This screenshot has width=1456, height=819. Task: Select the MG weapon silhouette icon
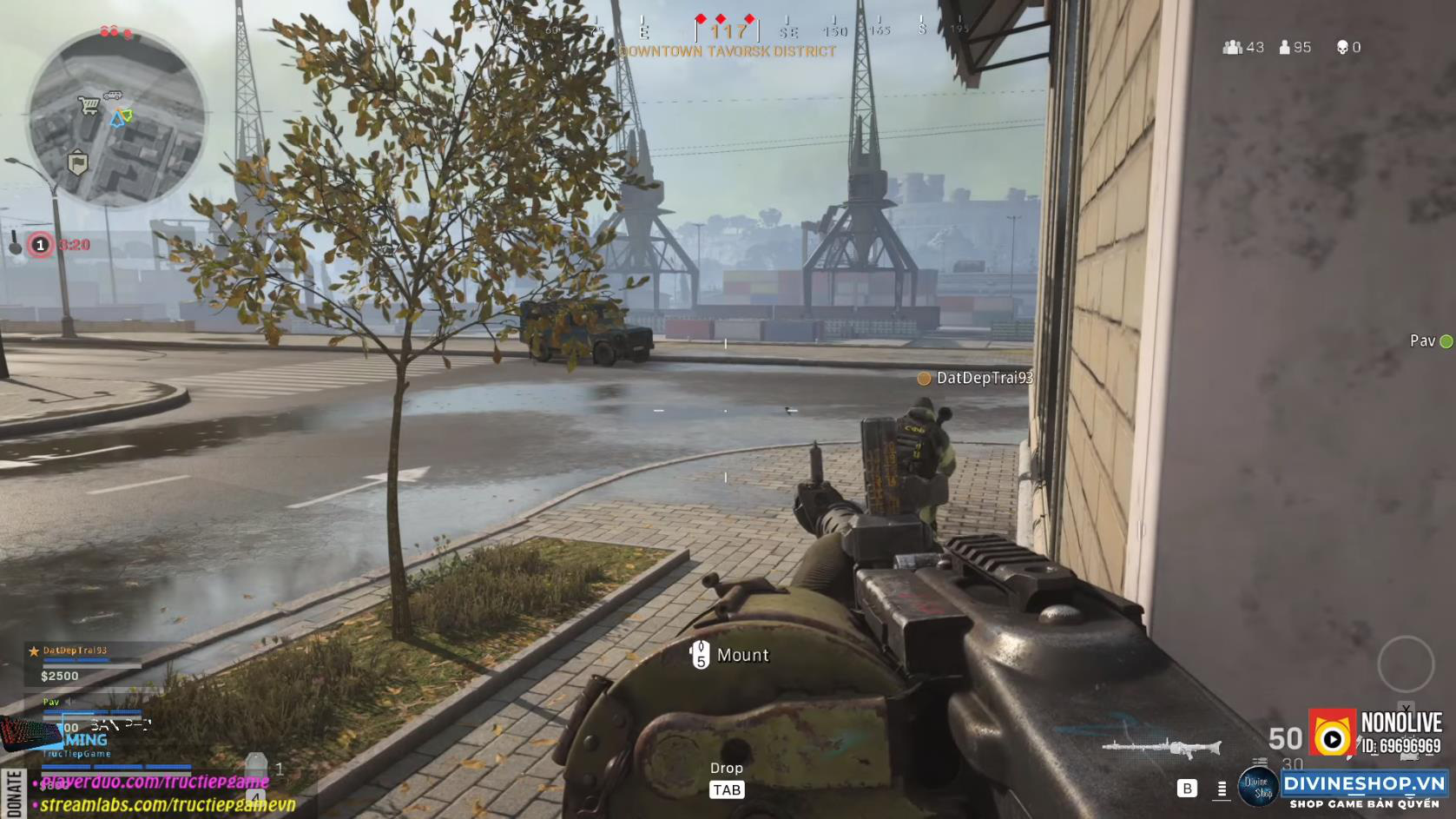click(x=1161, y=747)
